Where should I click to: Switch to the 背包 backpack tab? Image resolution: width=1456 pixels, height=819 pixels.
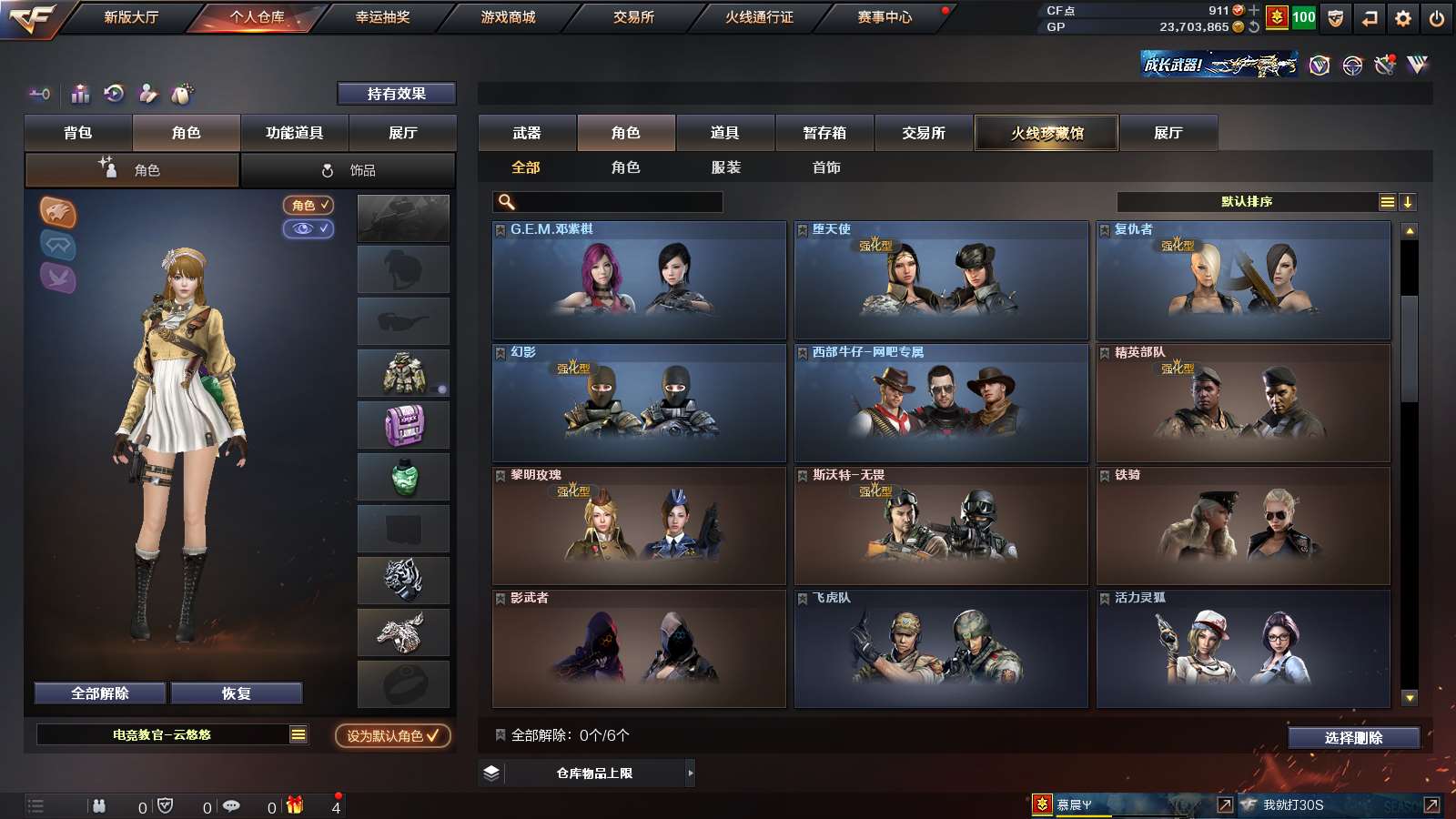tap(78, 133)
